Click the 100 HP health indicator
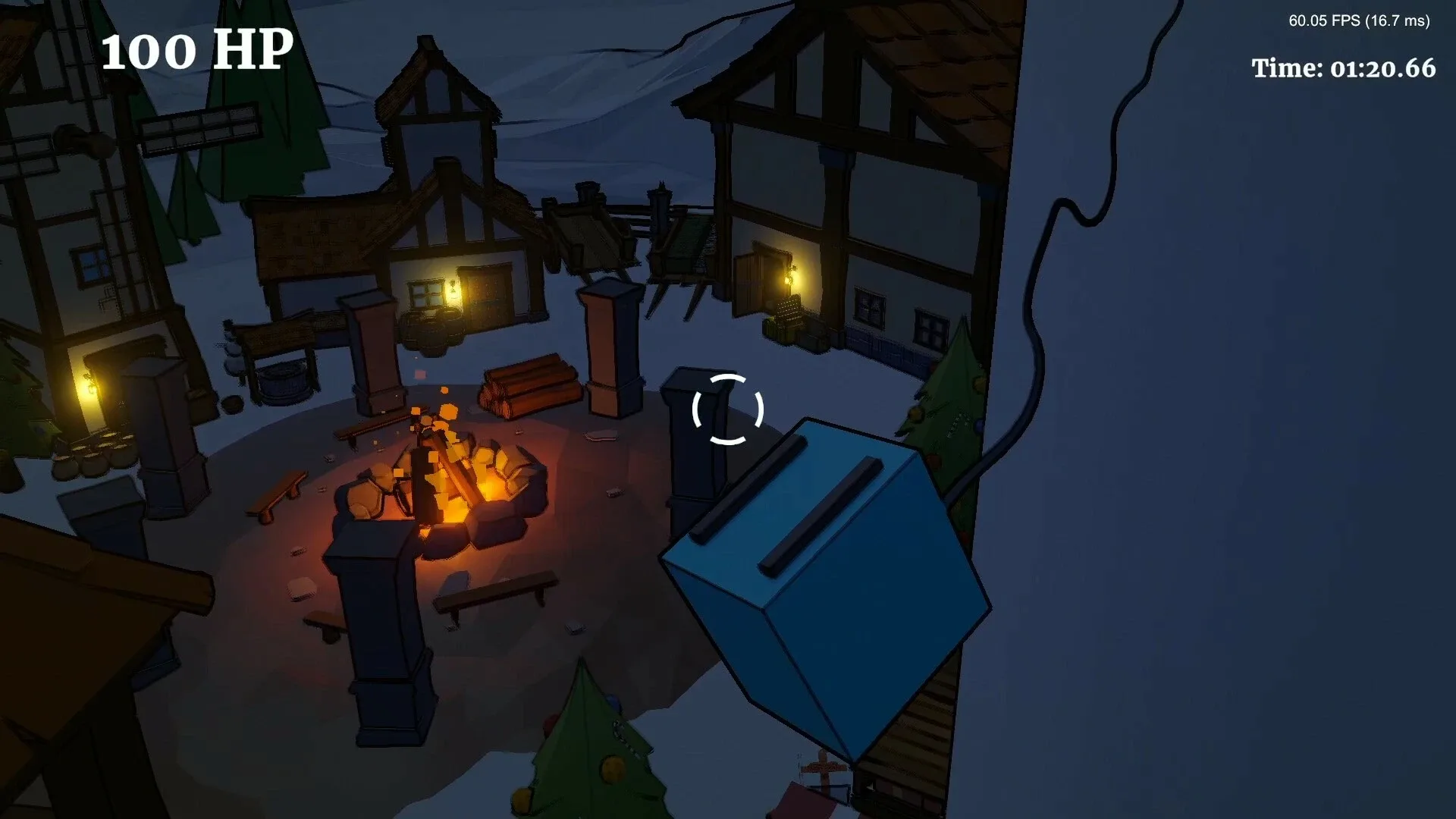The image size is (1456, 819). 197,52
